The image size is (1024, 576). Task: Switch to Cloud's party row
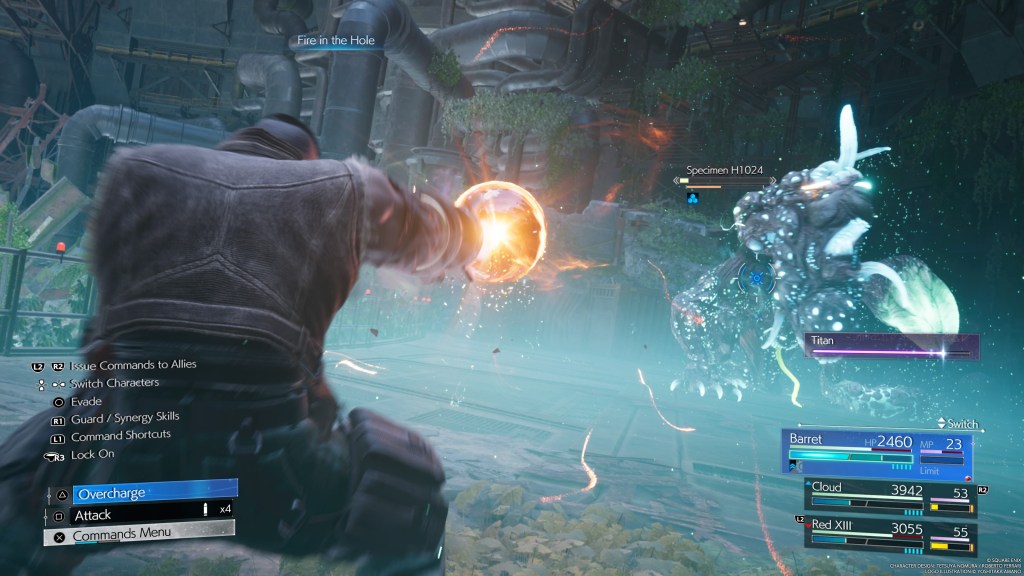[890, 497]
